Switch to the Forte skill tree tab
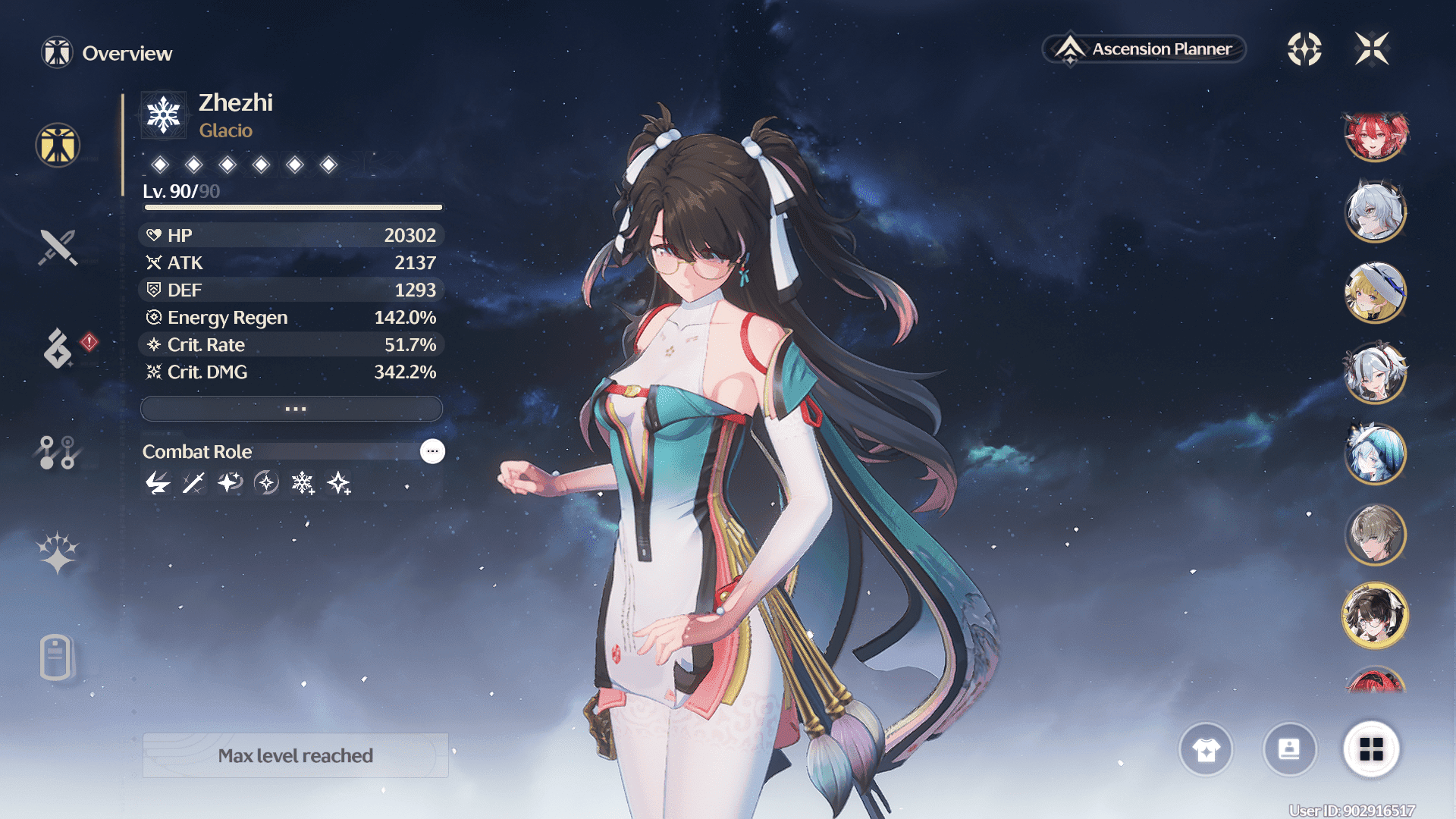1456x819 pixels. pyautogui.click(x=58, y=452)
